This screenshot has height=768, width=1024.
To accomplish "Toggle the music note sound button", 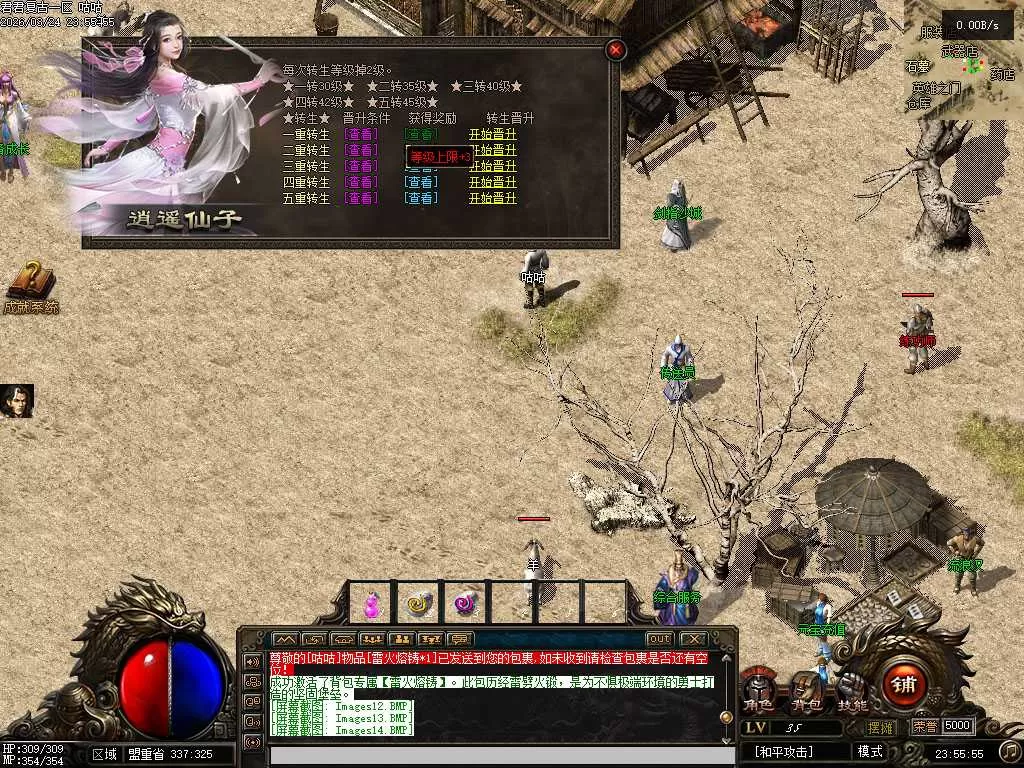I will (1010, 750).
